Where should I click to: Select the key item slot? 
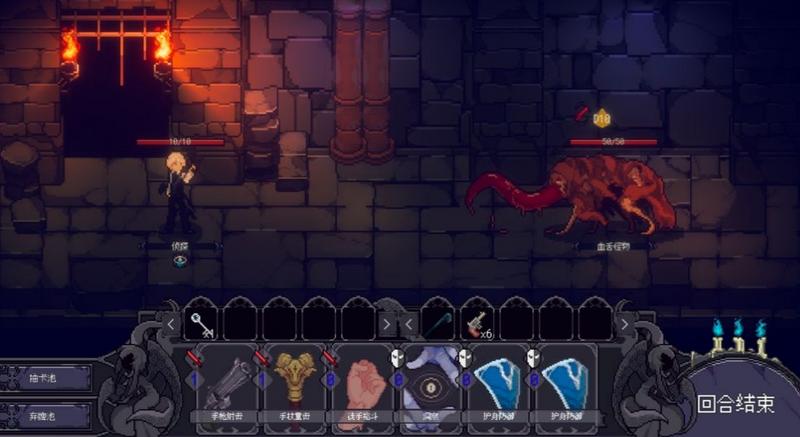pyautogui.click(x=202, y=322)
